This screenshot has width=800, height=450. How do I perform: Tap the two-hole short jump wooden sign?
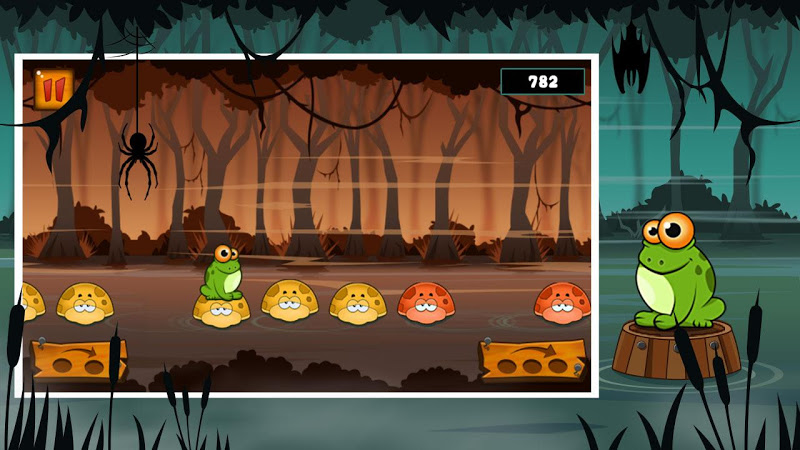pos(76,360)
